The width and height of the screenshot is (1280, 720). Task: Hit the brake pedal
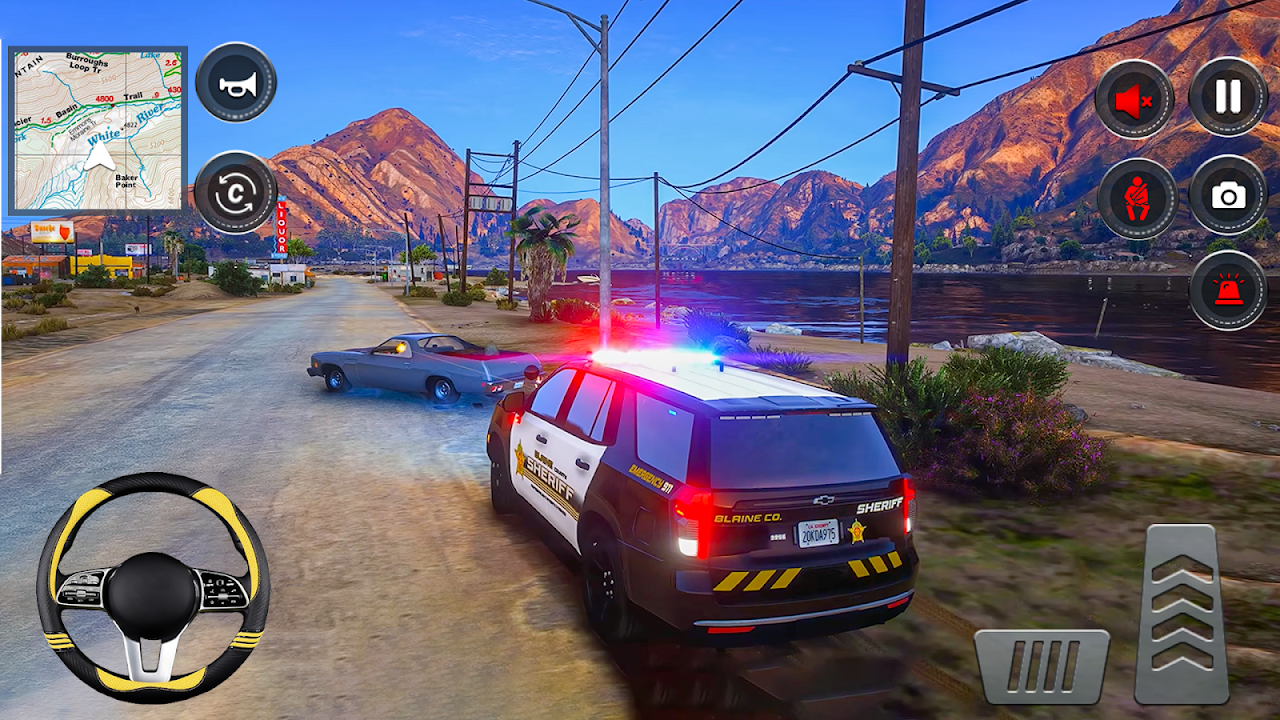(1043, 666)
